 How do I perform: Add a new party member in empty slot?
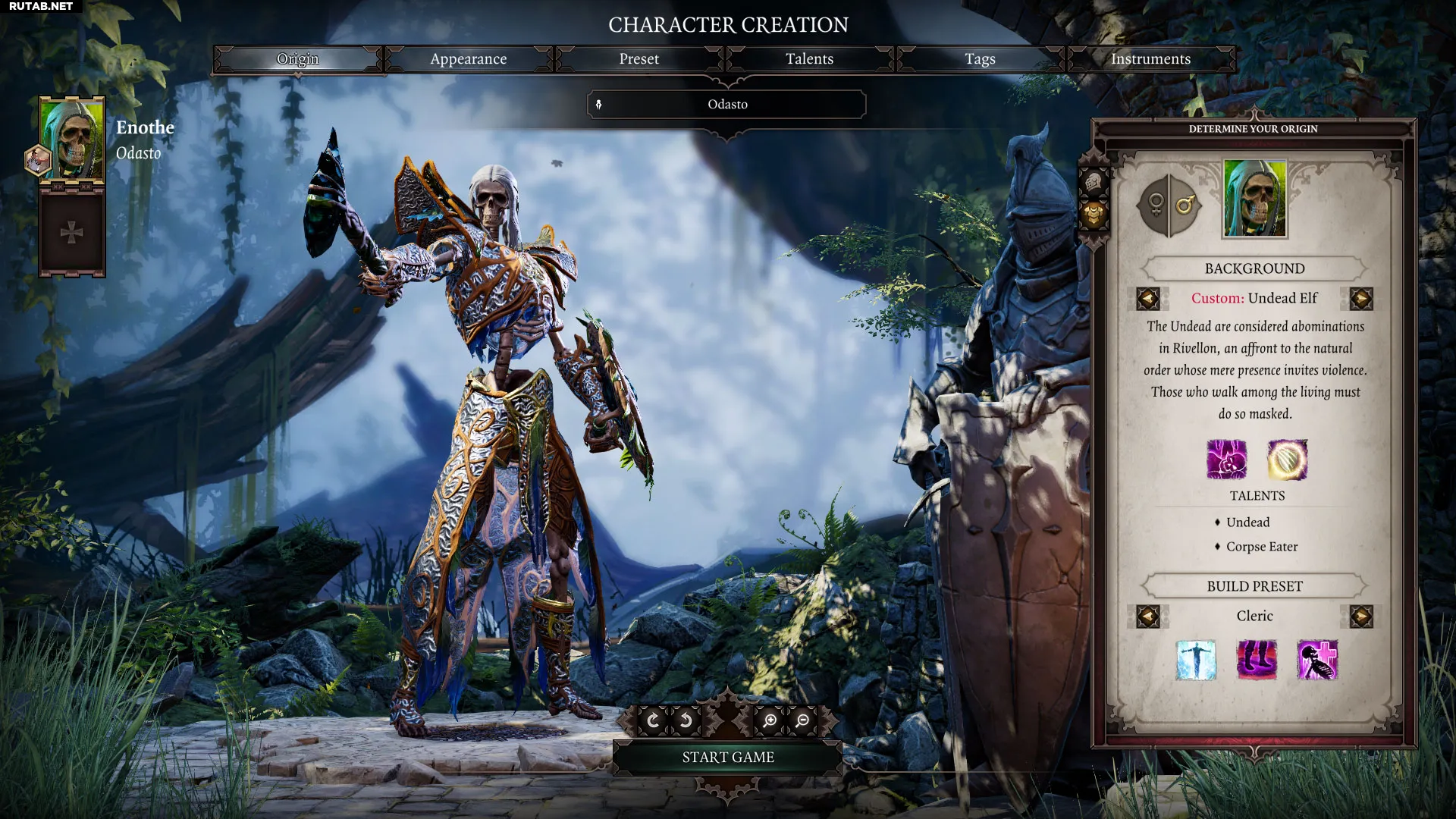pyautogui.click(x=72, y=232)
